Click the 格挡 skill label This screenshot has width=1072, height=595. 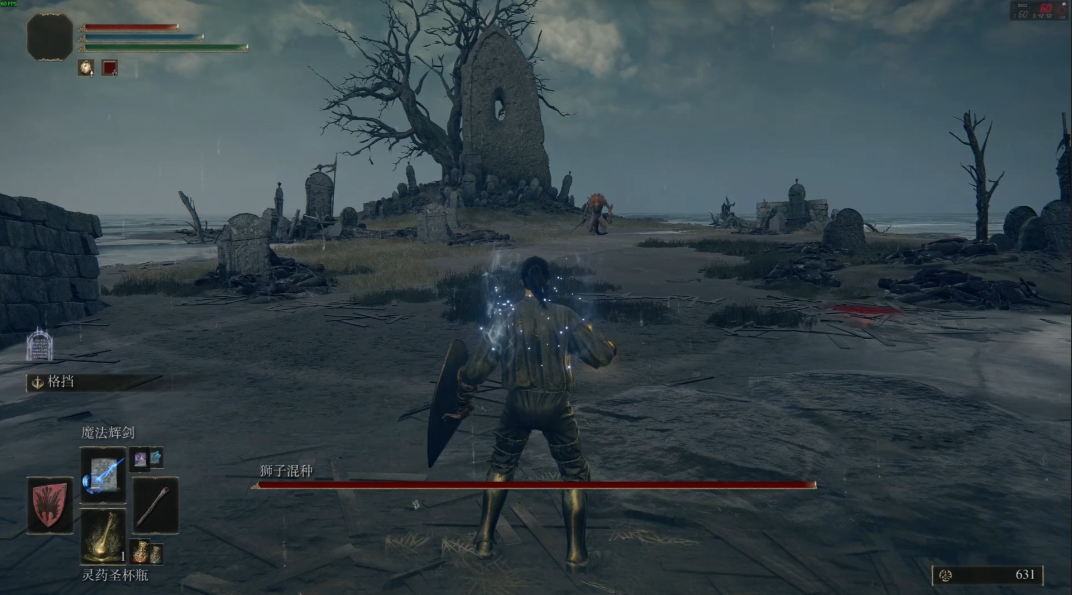coord(62,382)
